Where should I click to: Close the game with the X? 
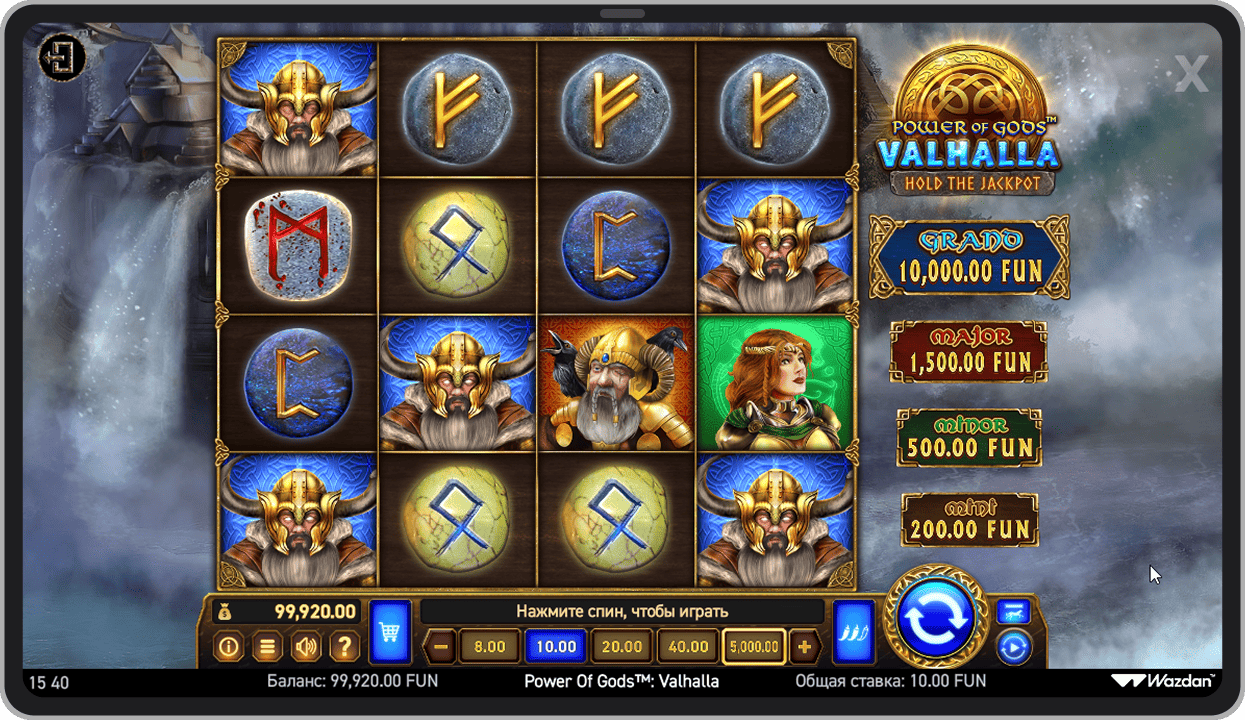[x=1191, y=74]
